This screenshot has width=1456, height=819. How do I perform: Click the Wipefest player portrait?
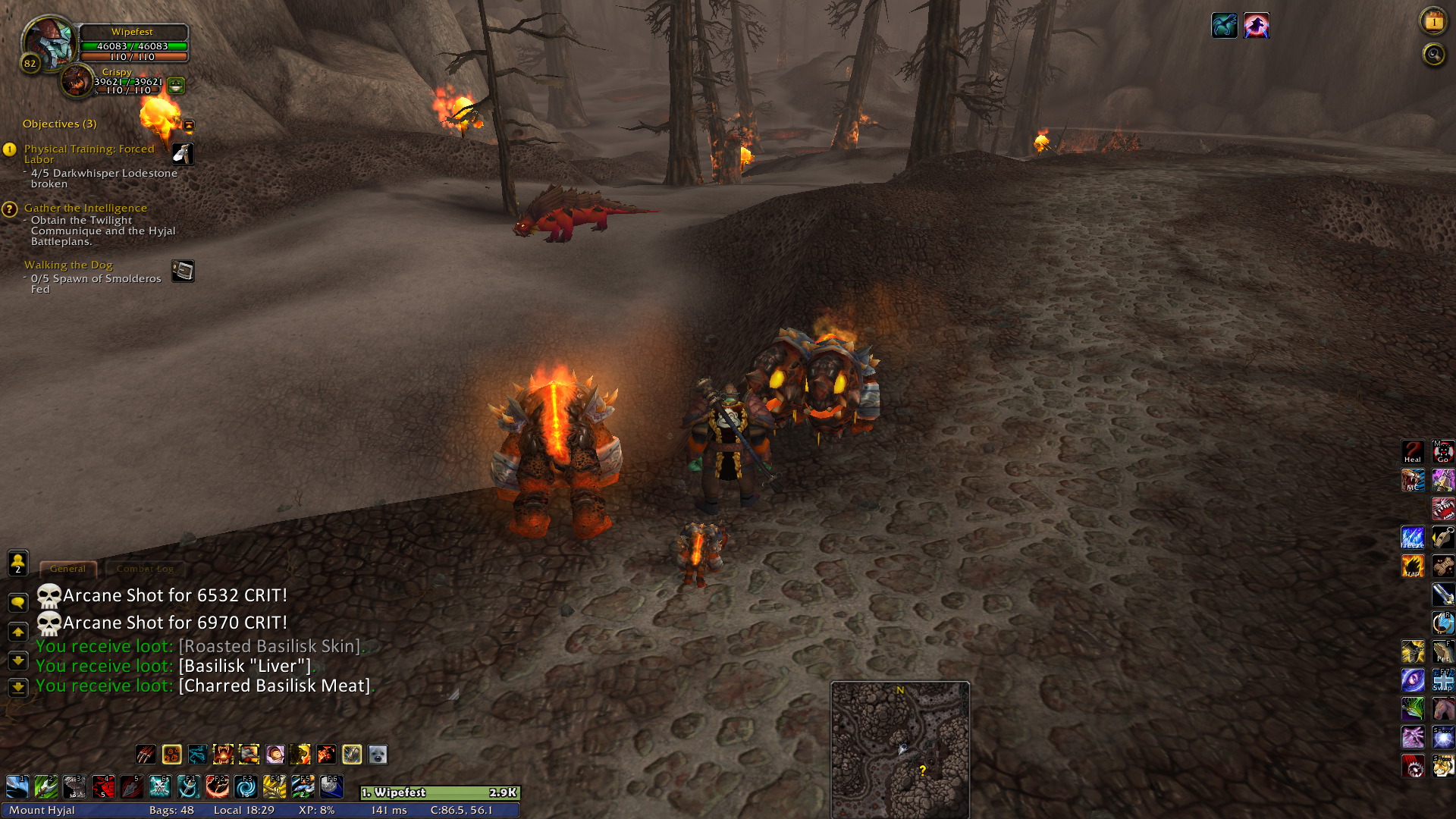pos(47,42)
